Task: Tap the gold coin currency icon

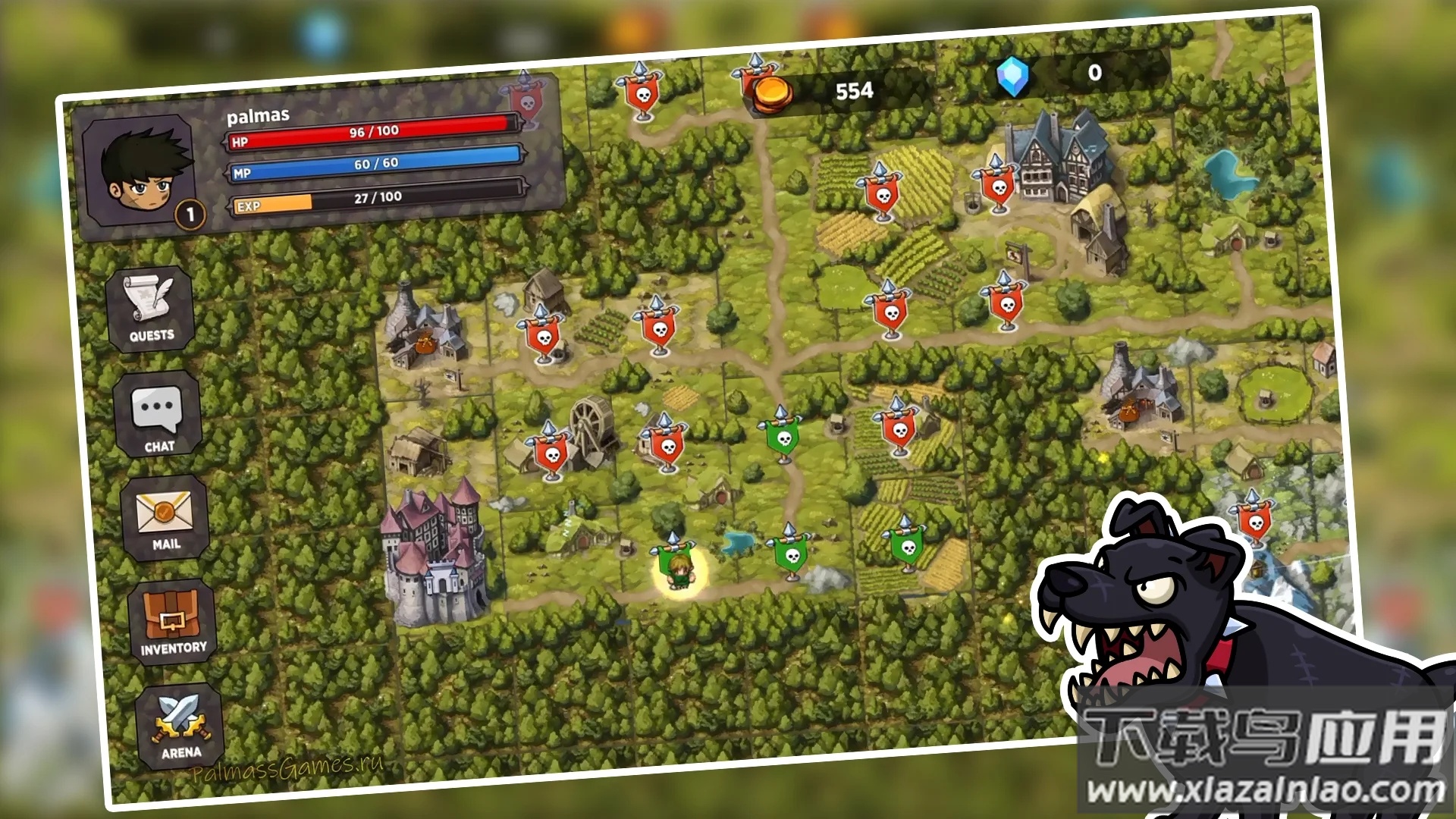Action: point(773,94)
